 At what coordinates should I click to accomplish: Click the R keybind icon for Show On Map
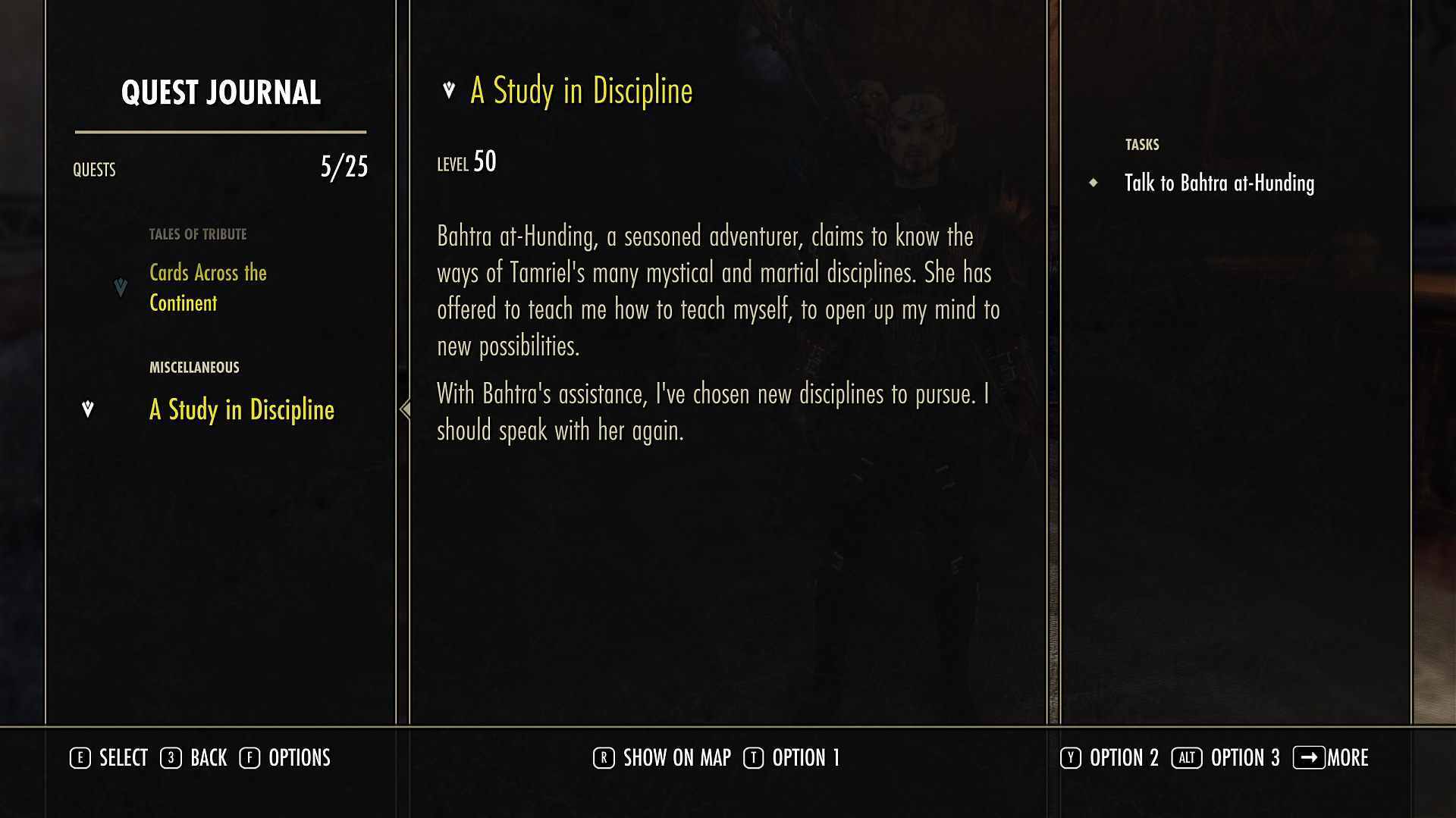pos(603,757)
